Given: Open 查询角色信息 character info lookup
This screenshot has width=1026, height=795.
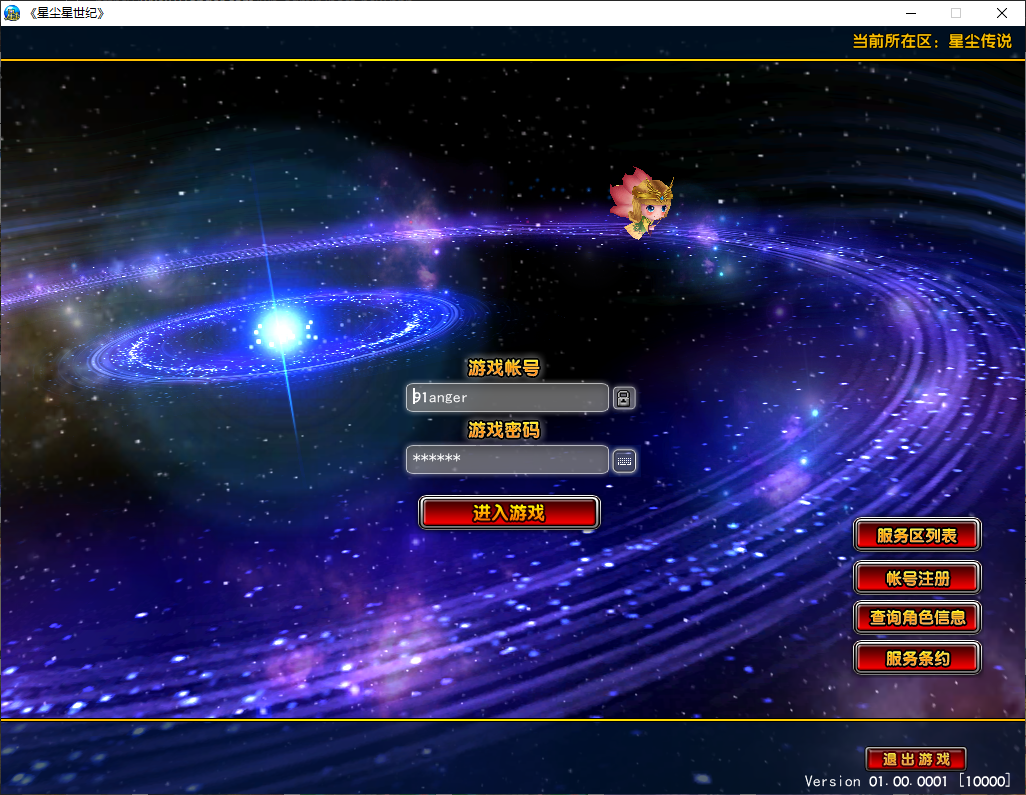Looking at the screenshot, I should [917, 617].
